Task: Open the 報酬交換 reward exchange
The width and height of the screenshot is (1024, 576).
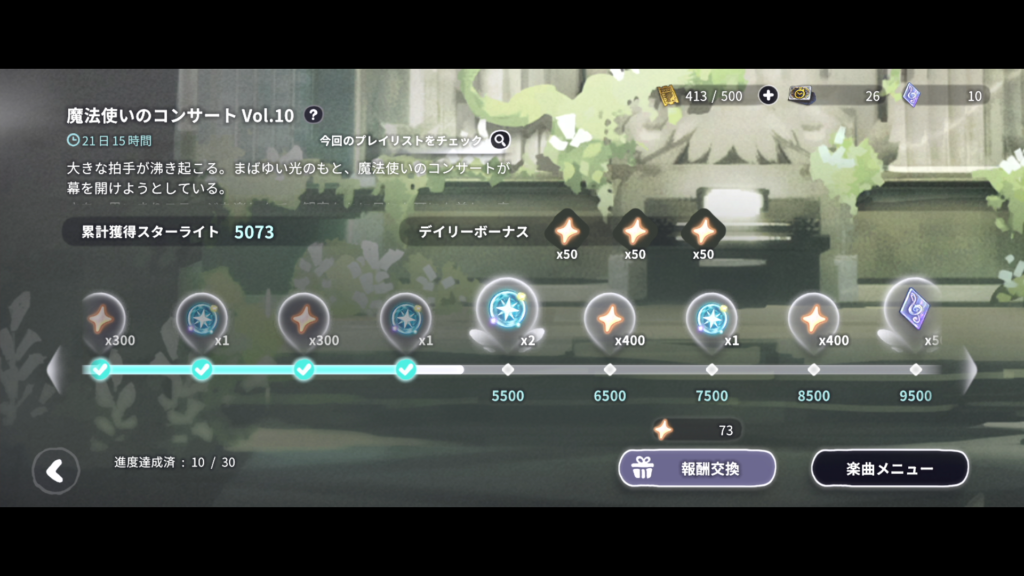Action: 697,468
